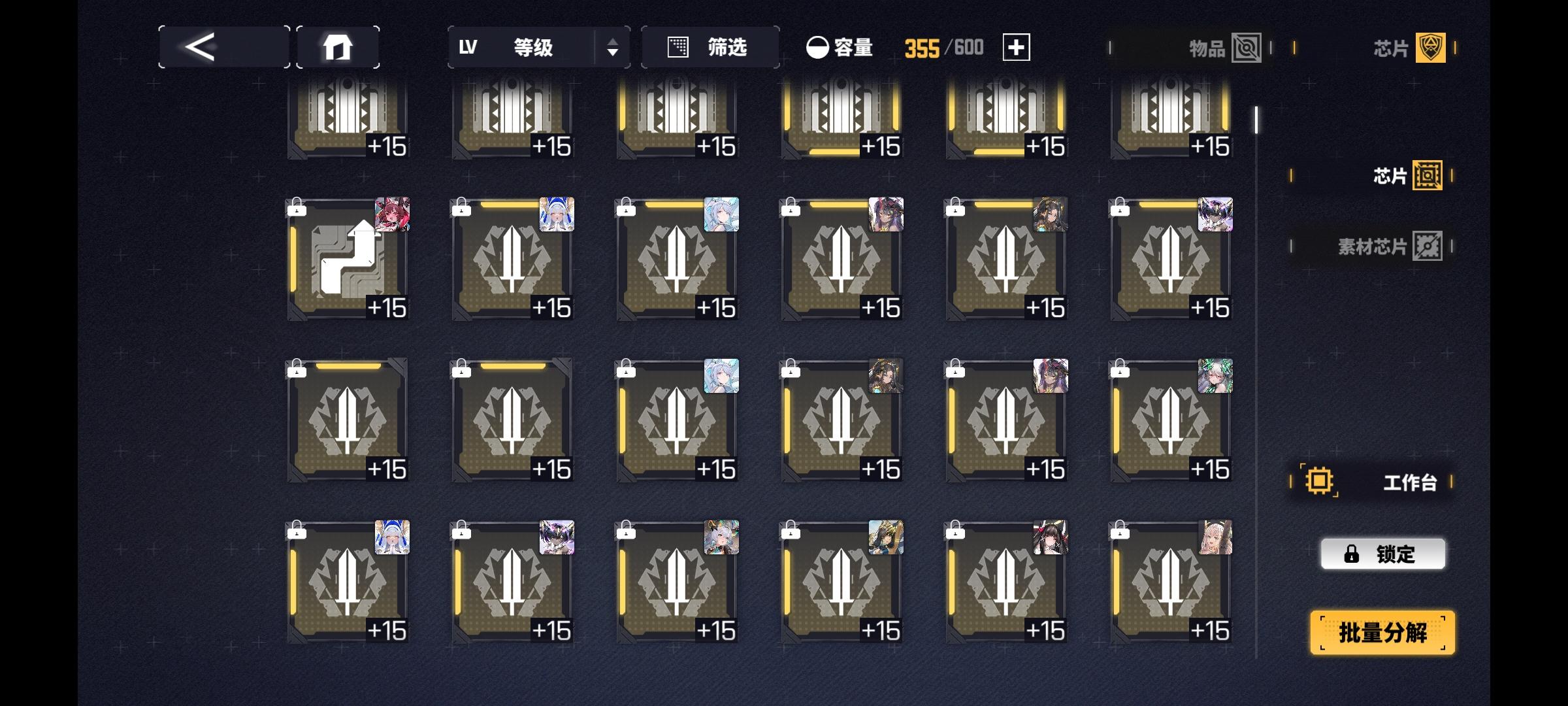
Task: Open the LV 等级 sorting dropdown
Action: (x=523, y=47)
